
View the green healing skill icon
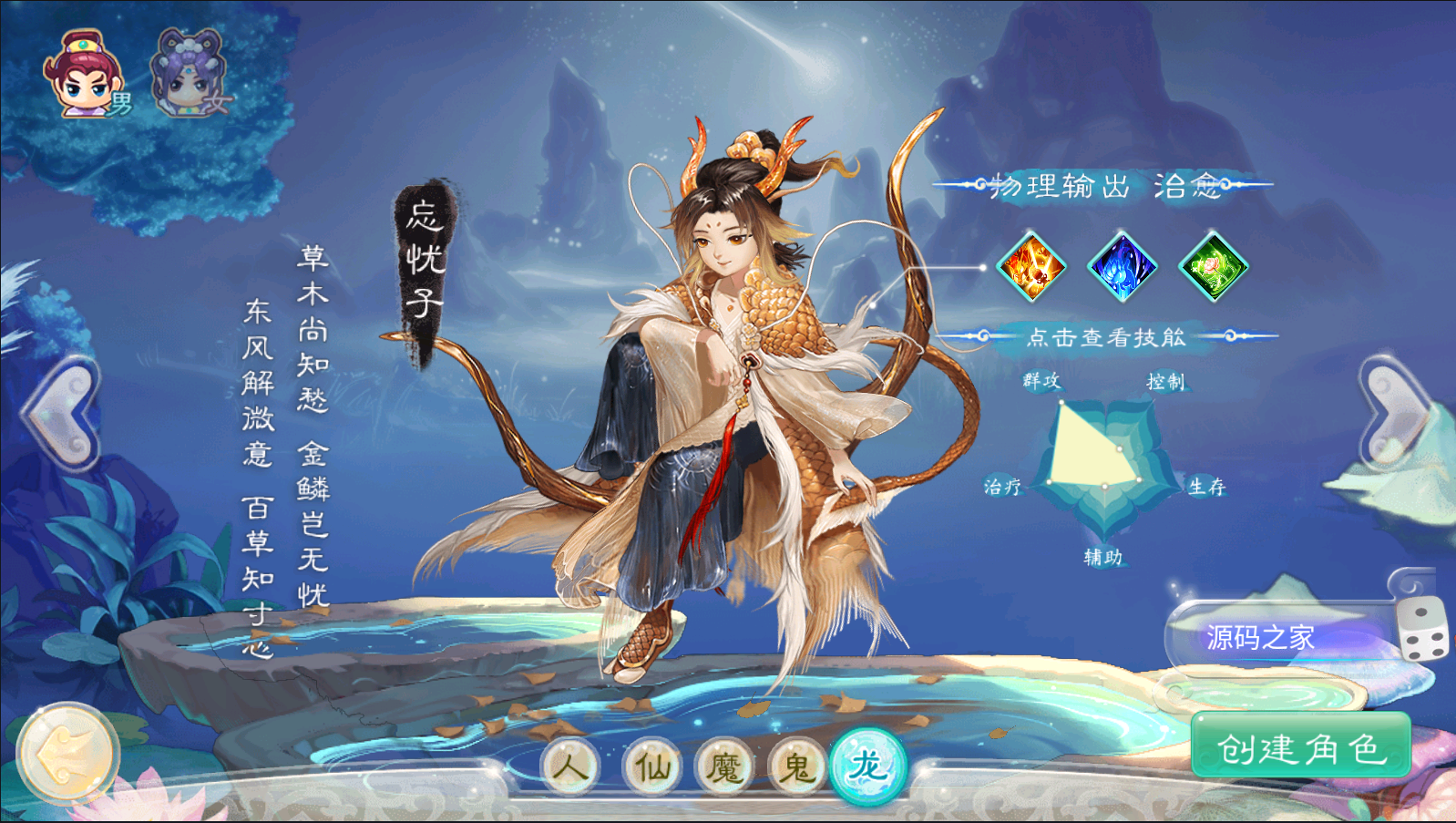pos(1213,266)
